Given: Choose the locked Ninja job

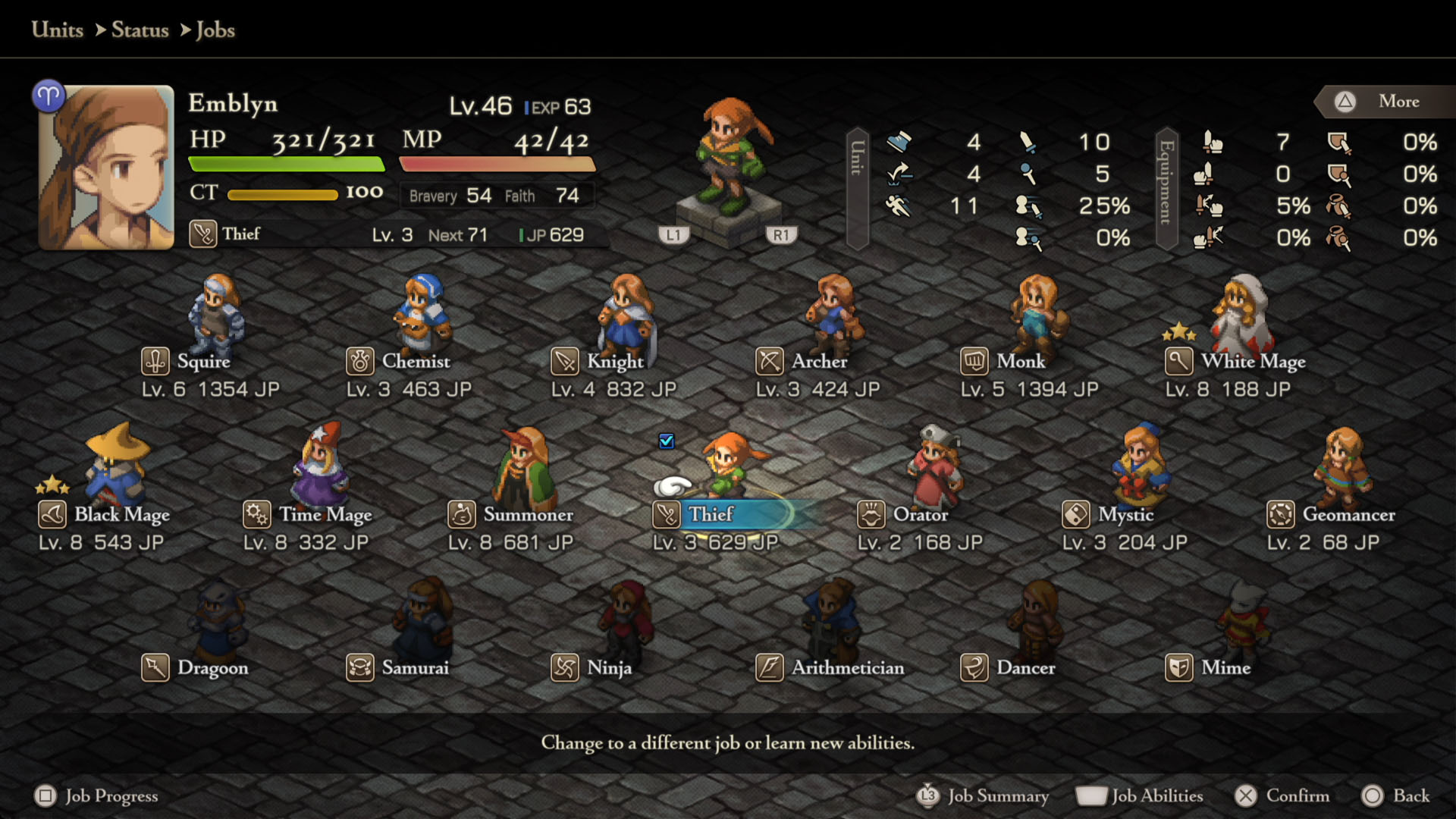Looking at the screenshot, I should [x=609, y=668].
